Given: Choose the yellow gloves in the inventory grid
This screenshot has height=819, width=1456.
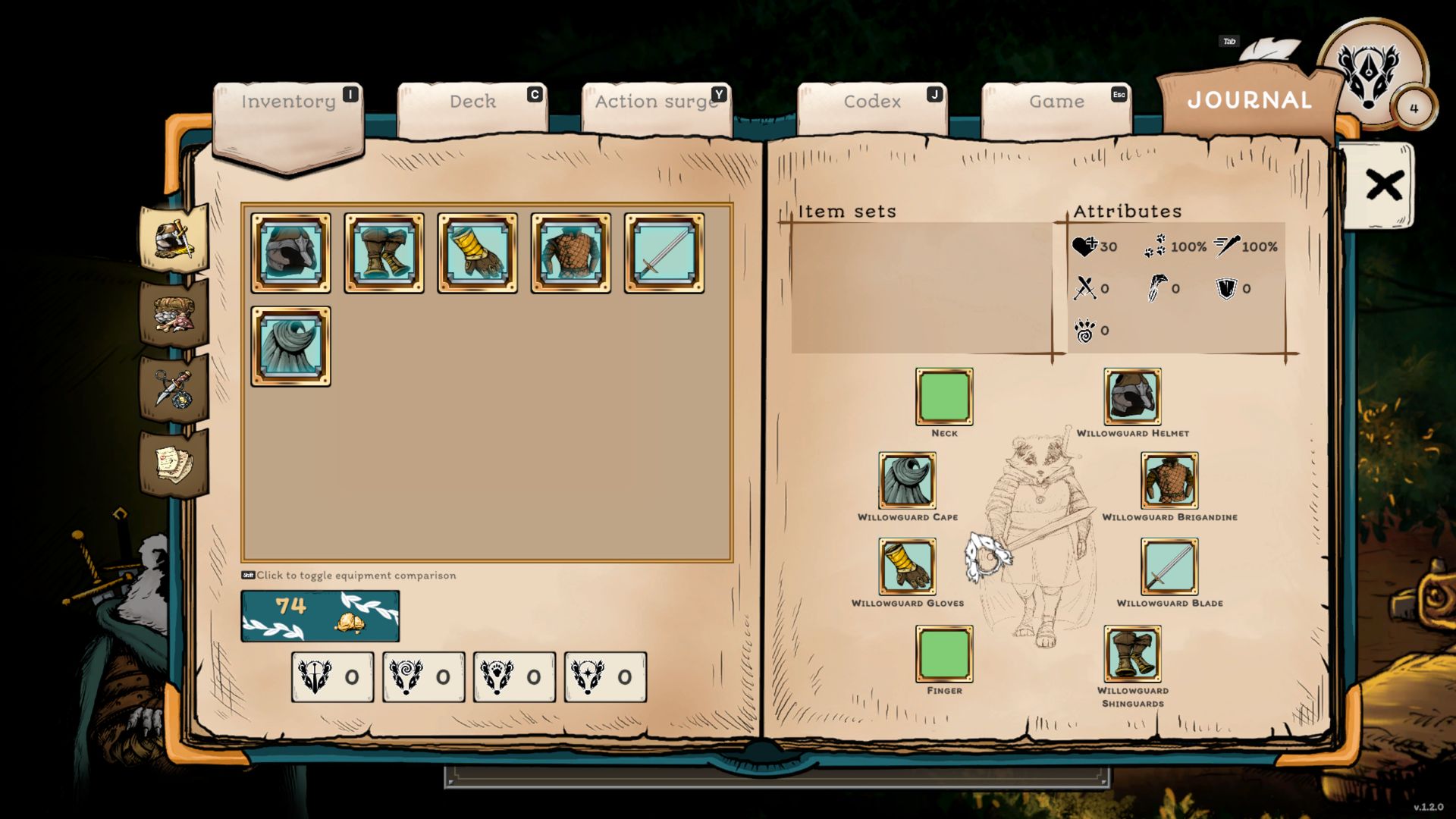Looking at the screenshot, I should [x=478, y=253].
